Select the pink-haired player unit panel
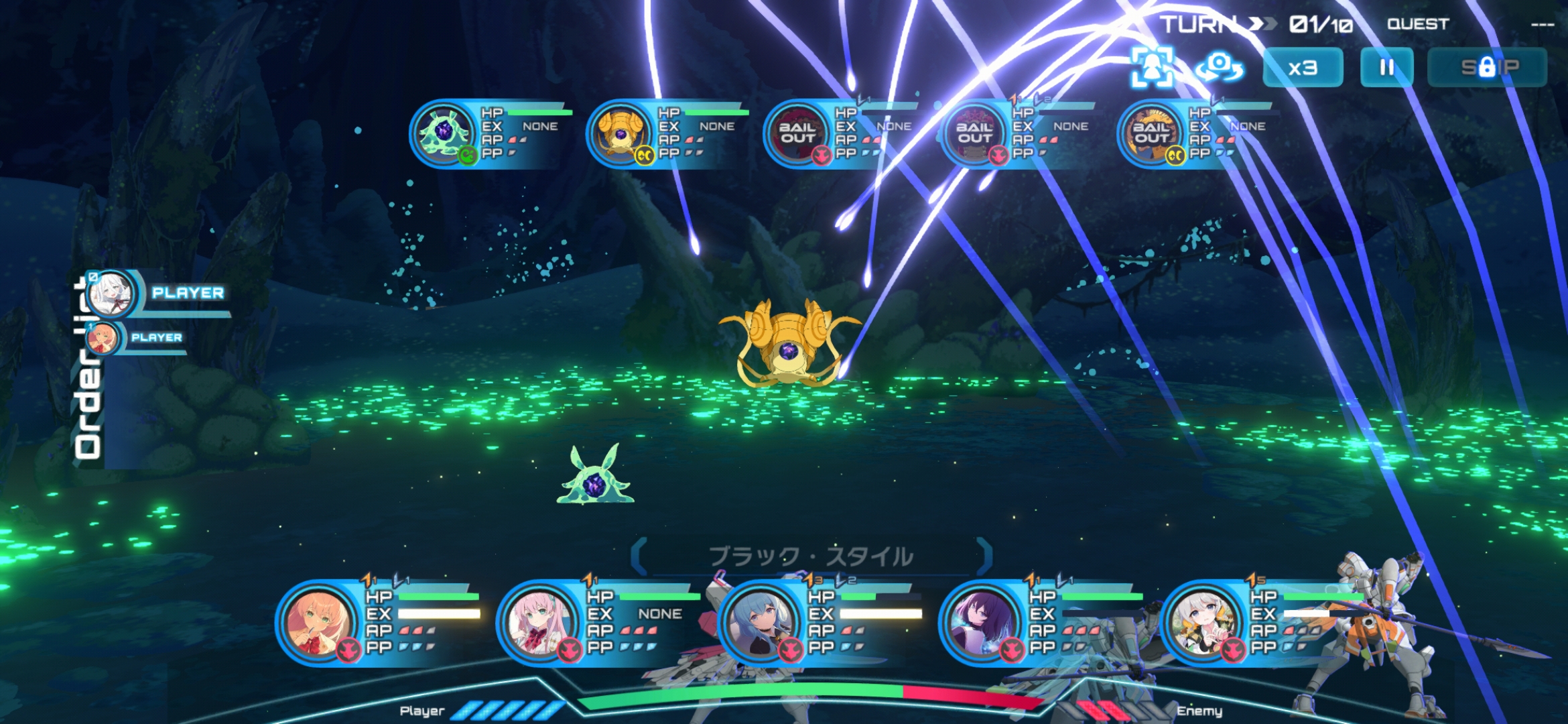 [600, 622]
